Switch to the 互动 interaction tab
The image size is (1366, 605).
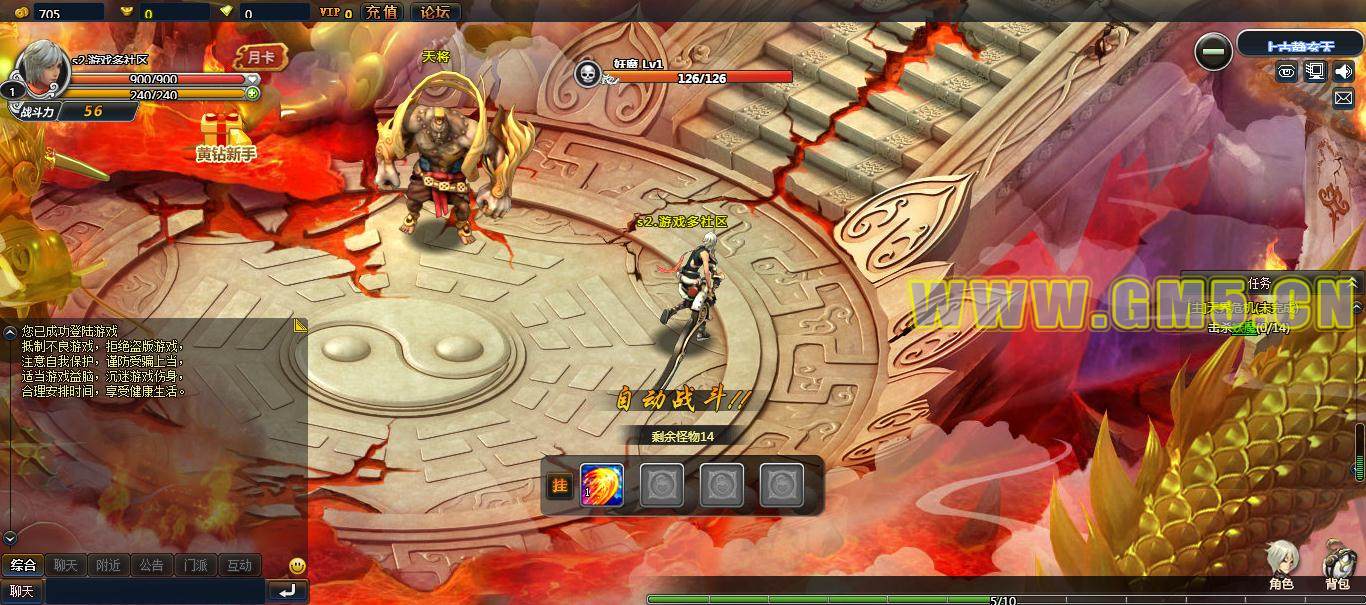pyautogui.click(x=239, y=565)
